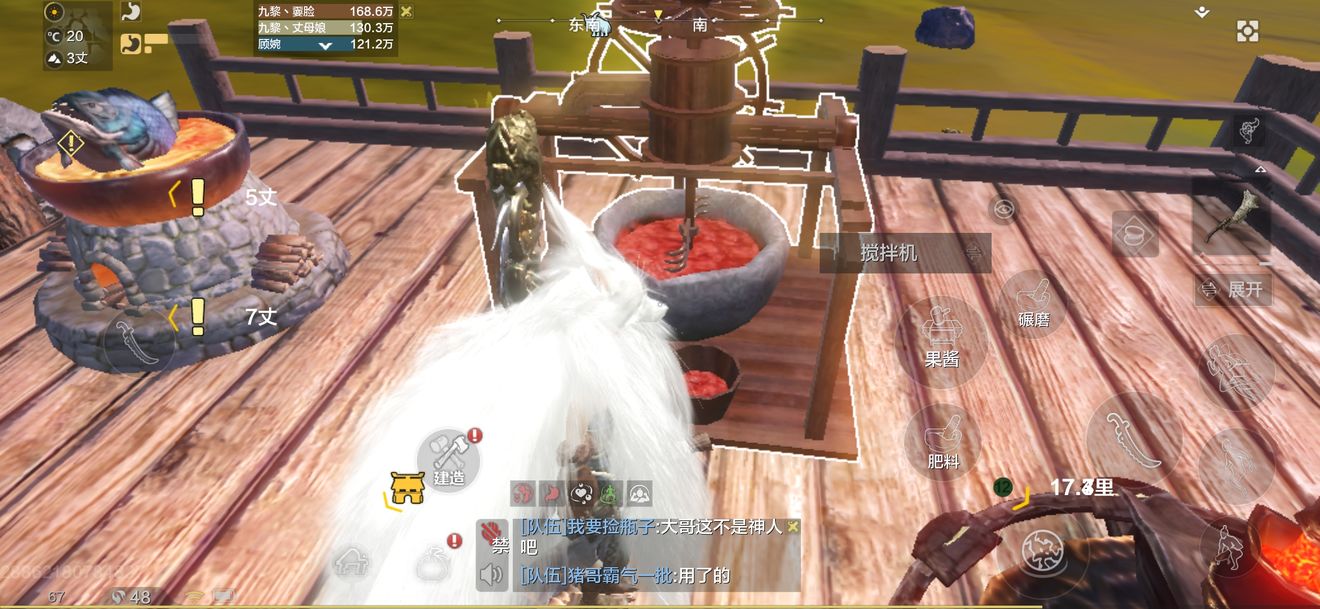
Task: Toggle the chat speaker sound icon
Action: (x=490, y=574)
